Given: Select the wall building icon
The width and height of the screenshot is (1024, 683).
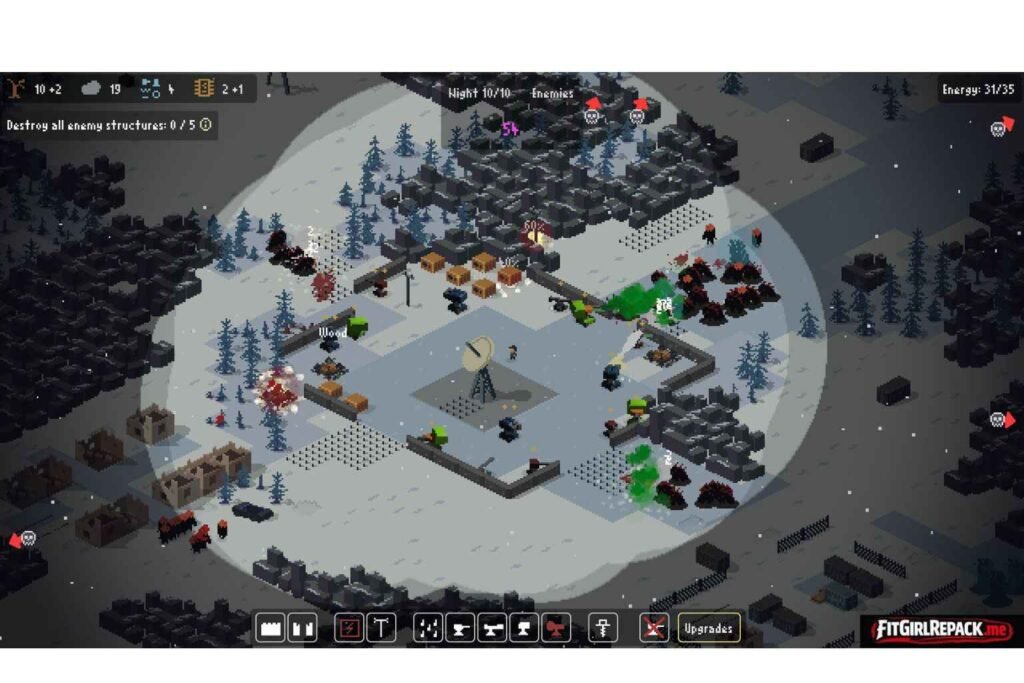Looking at the screenshot, I should (x=270, y=628).
